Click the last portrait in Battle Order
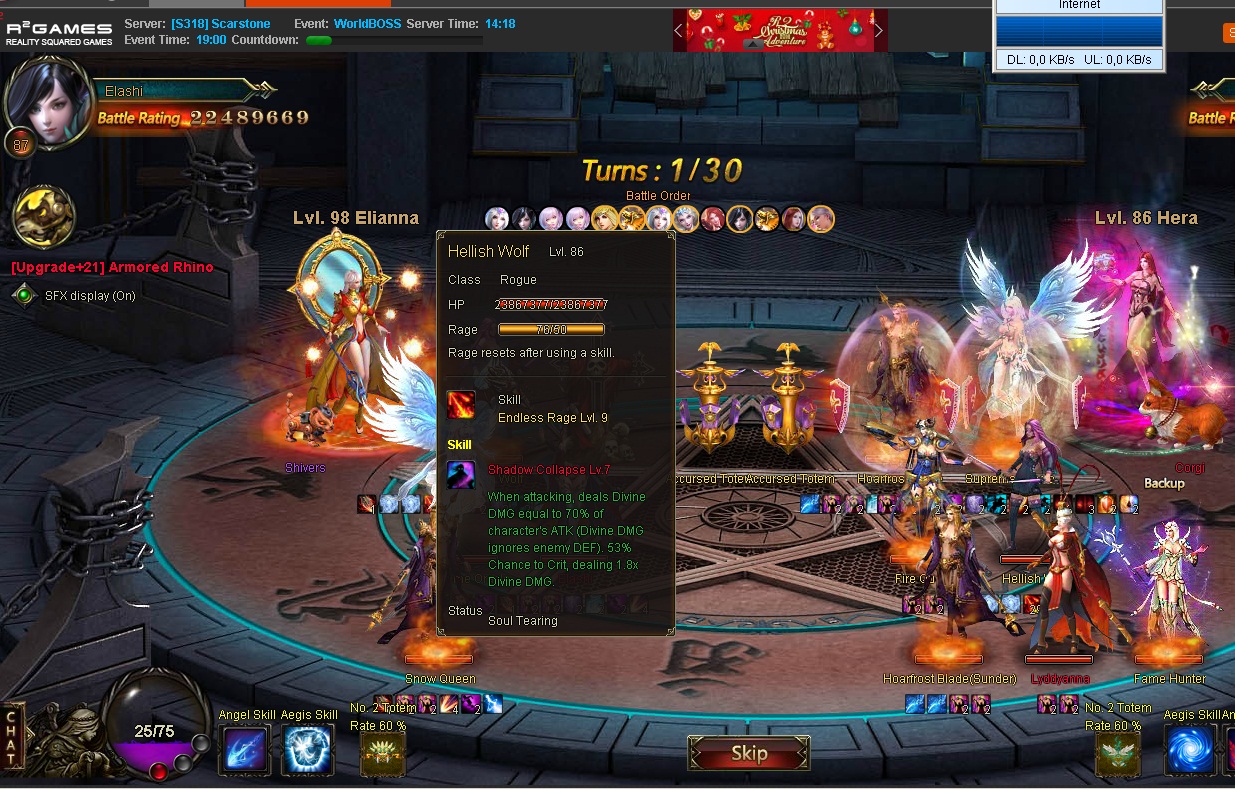Viewport: 1235px width, 790px height. pos(821,218)
